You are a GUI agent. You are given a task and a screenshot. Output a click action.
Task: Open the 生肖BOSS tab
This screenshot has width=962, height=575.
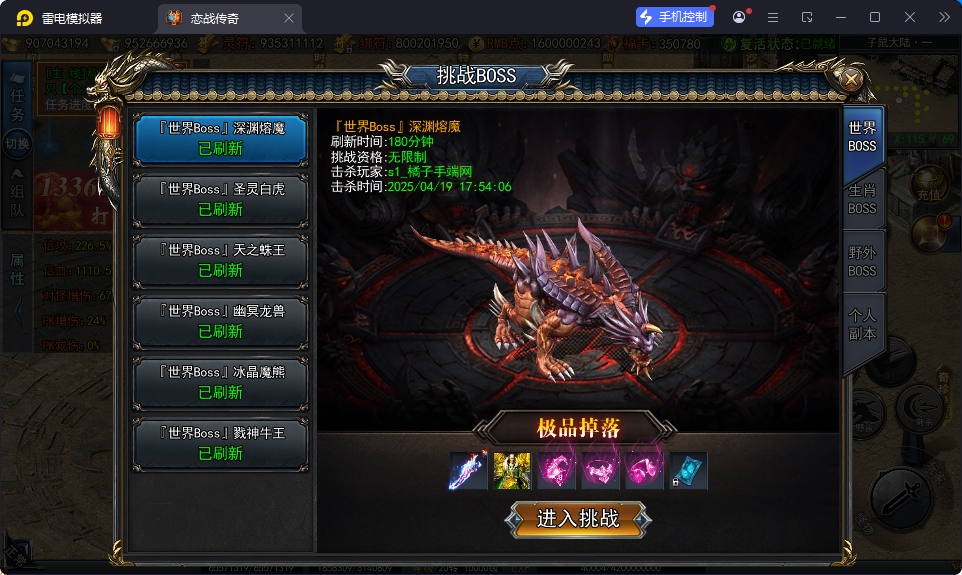point(862,199)
